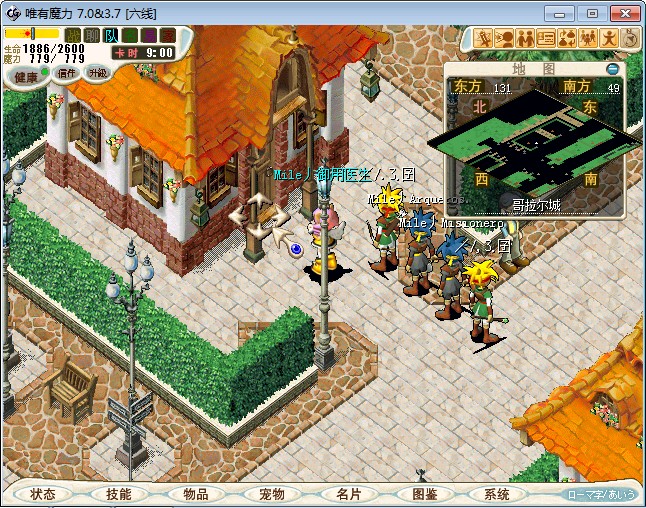Open the 系统 system menu
The height and width of the screenshot is (508, 646).
coord(497,494)
